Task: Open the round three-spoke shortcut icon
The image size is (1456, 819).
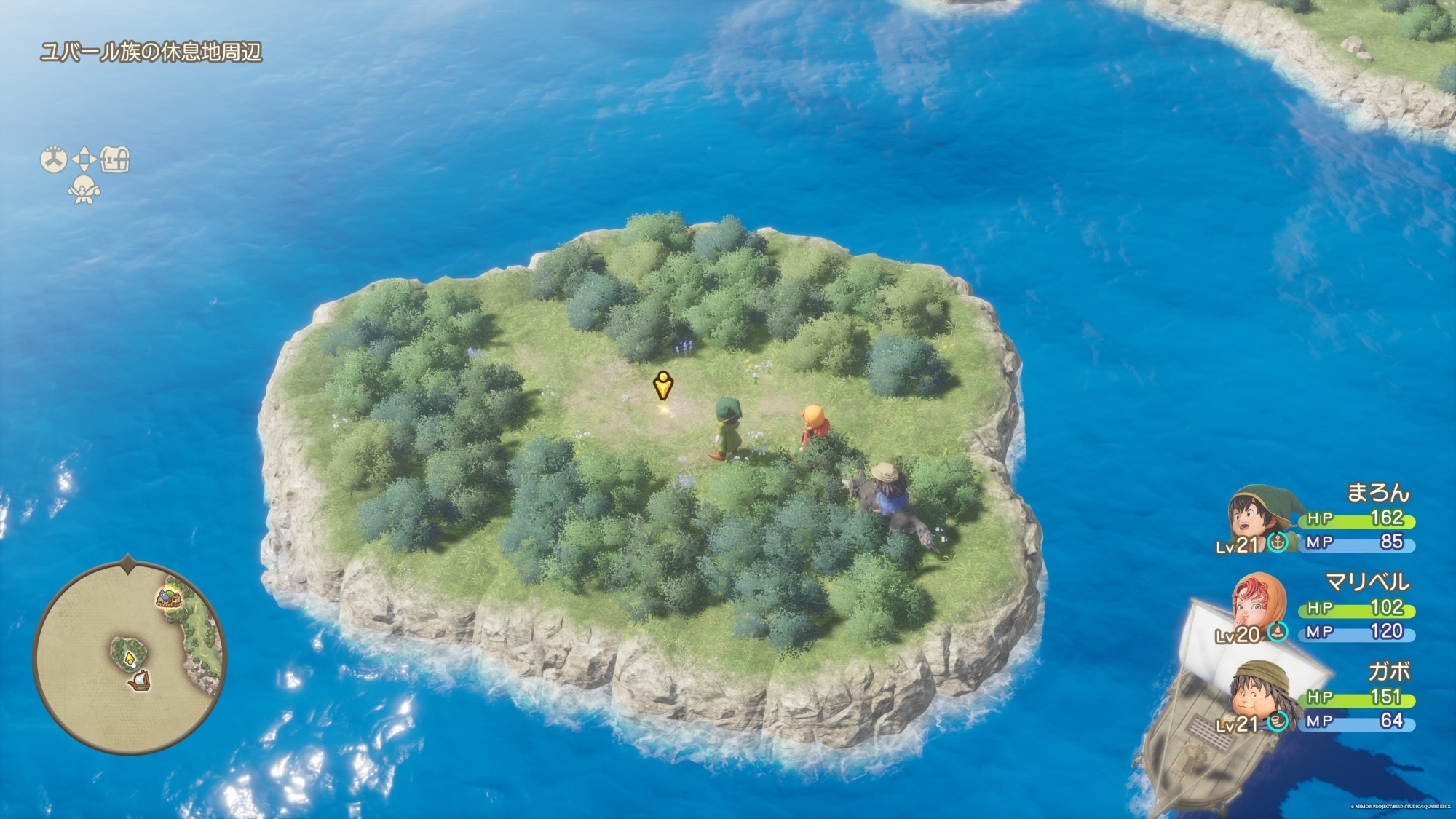Action: coord(53,159)
